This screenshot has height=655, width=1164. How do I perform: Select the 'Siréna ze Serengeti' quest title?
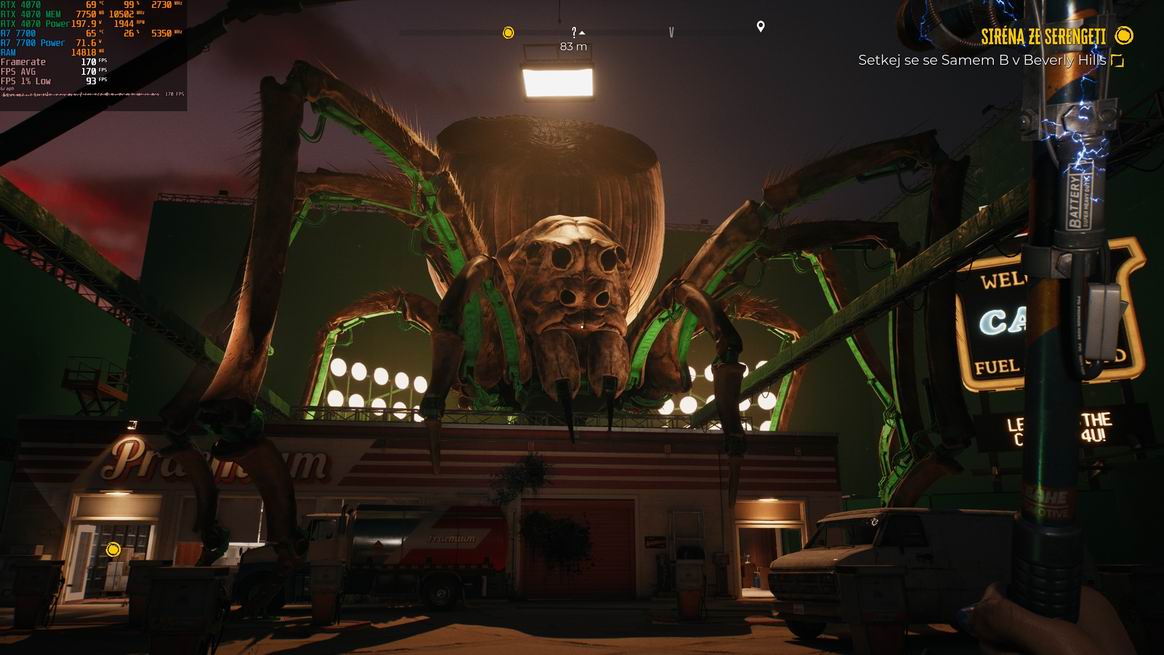1043,37
